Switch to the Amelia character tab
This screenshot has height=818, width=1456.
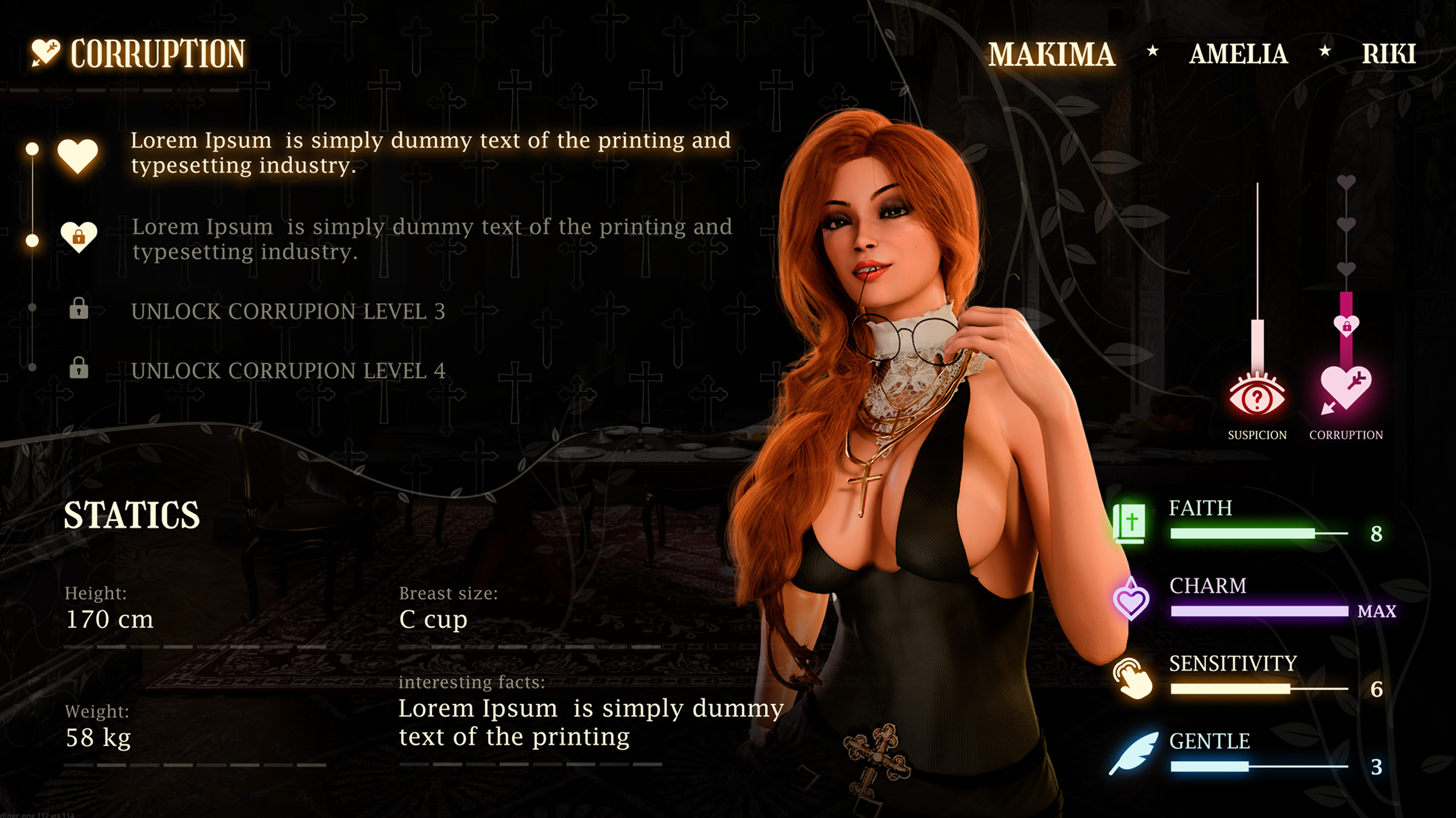[x=1240, y=54]
